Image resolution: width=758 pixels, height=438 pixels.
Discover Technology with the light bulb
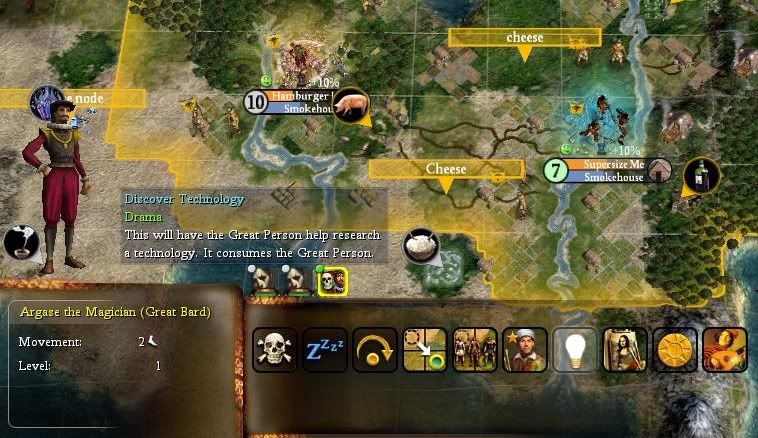point(575,350)
